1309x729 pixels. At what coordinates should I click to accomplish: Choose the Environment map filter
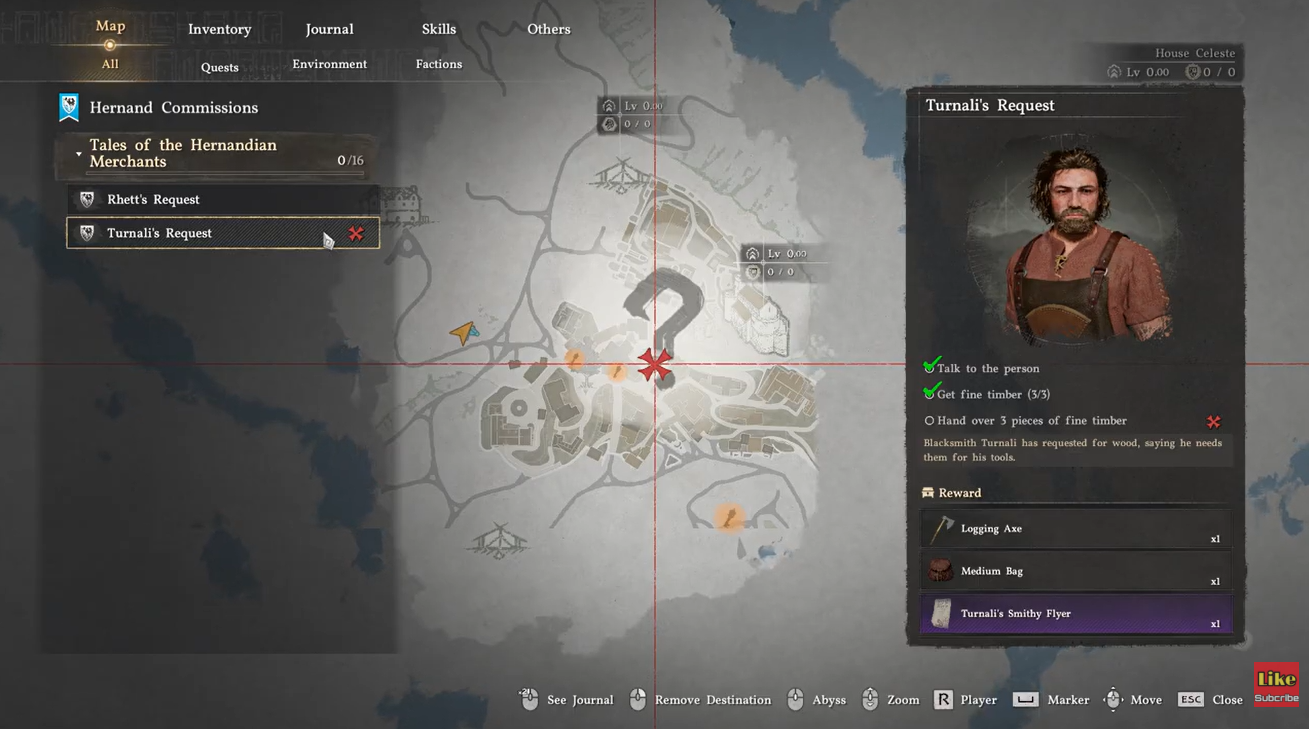pyautogui.click(x=329, y=64)
